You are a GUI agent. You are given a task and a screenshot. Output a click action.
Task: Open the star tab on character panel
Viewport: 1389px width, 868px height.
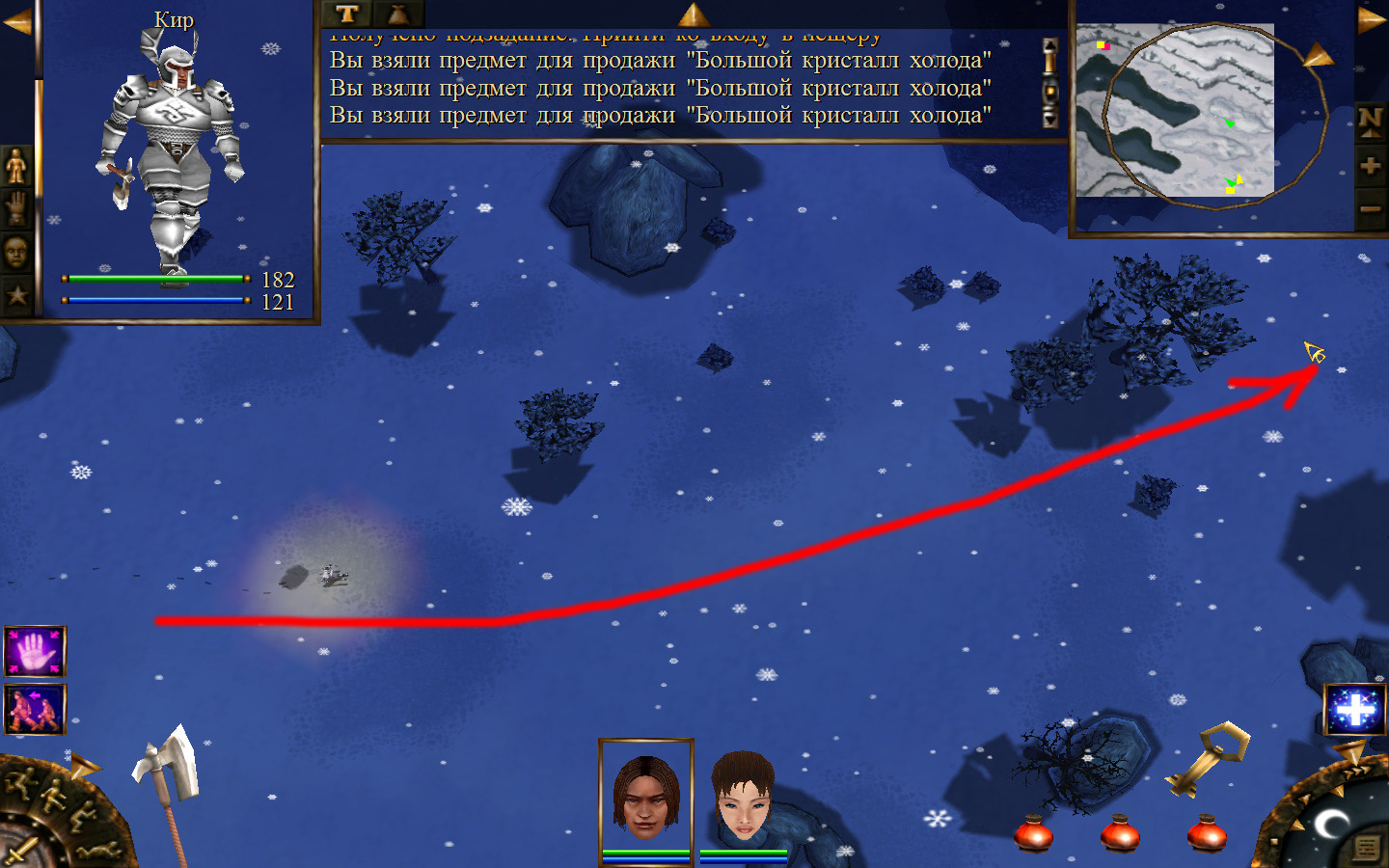(x=16, y=295)
